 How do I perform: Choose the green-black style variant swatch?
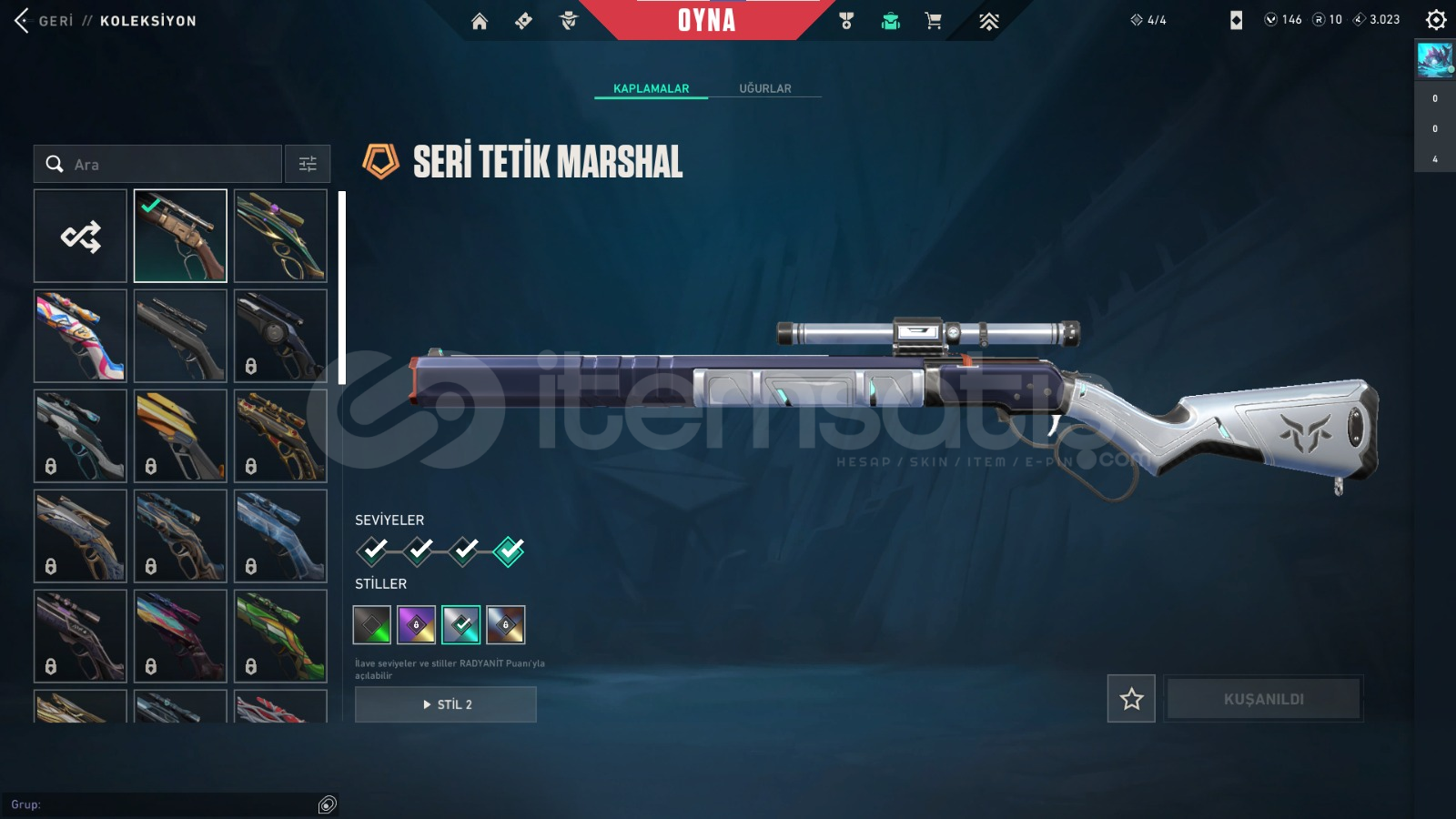(x=372, y=625)
